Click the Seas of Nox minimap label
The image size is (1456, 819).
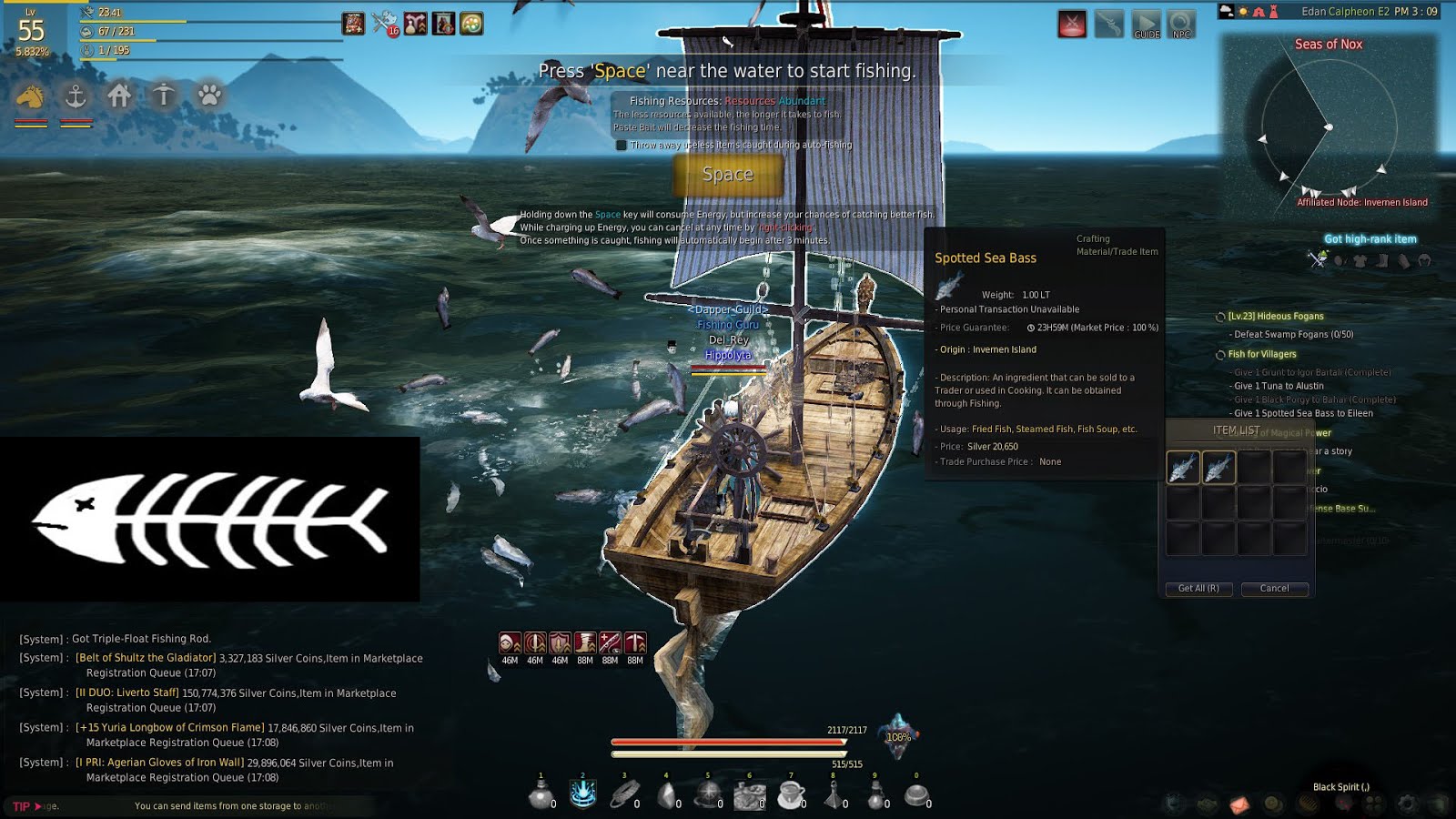point(1330,44)
